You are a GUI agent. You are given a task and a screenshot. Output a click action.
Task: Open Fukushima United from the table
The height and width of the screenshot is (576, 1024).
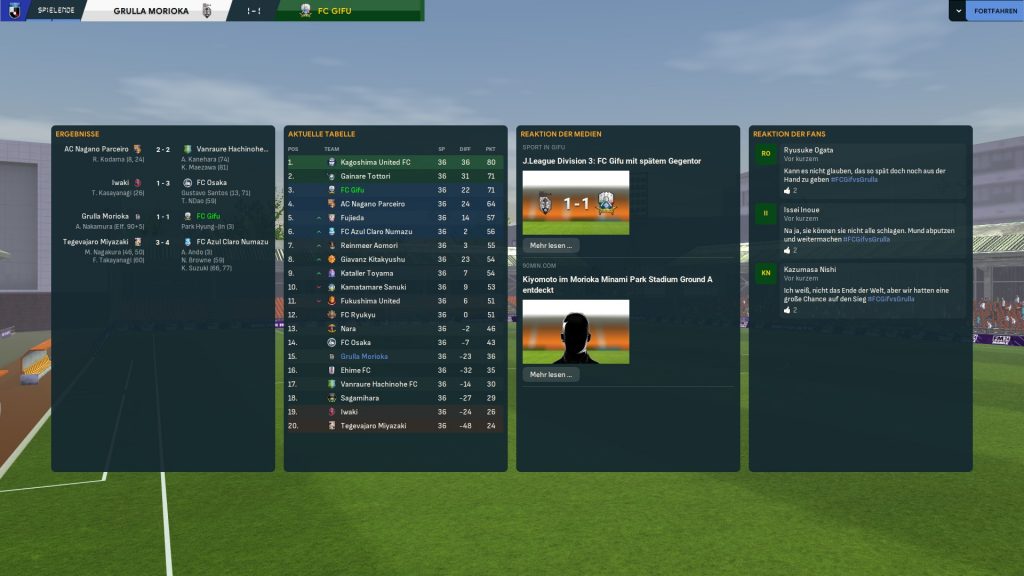[x=370, y=301]
